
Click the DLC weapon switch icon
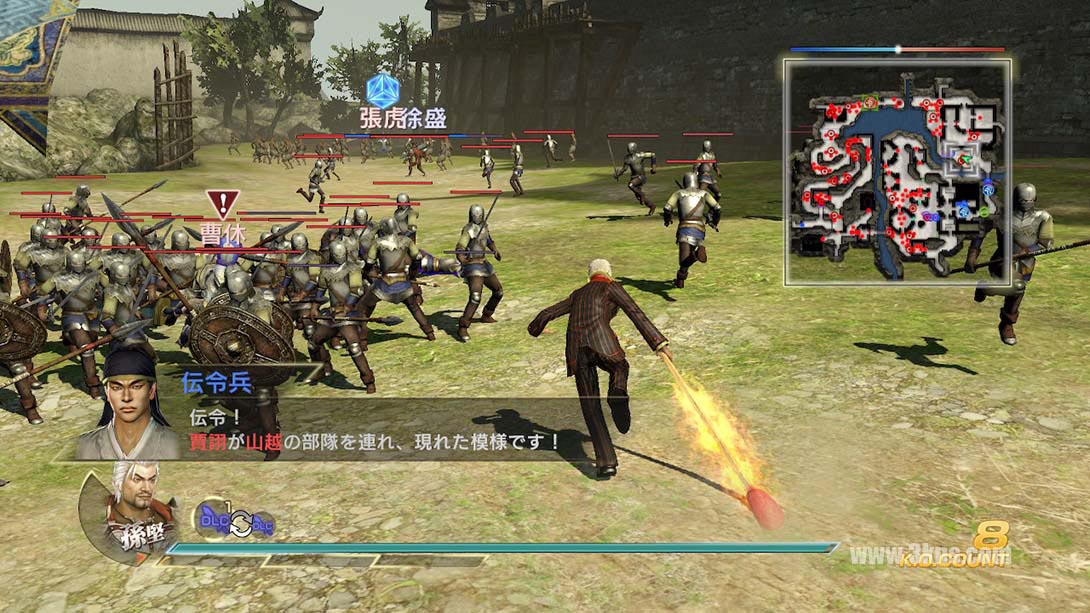(x=235, y=519)
